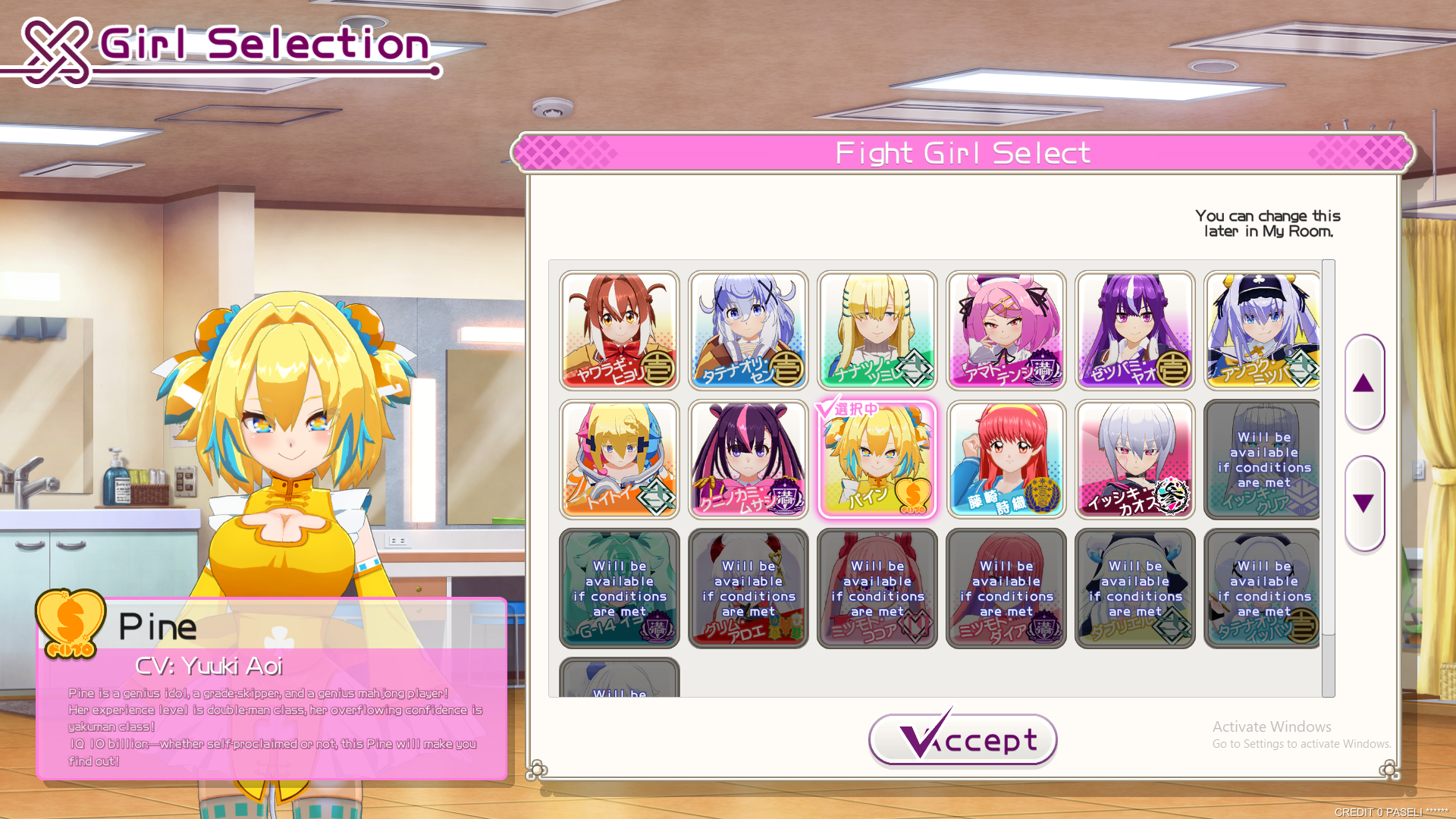
Task: Select the red-haired girl with the red bow
Action: pyautogui.click(x=620, y=331)
